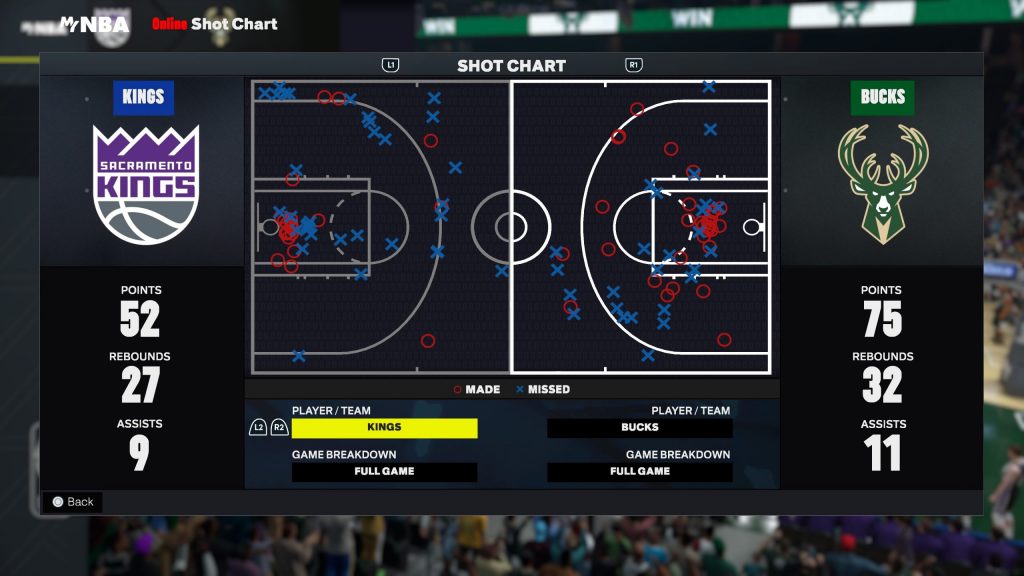
Task: Open the FULL GAME breakdown under the KINGS selector
Action: [384, 472]
